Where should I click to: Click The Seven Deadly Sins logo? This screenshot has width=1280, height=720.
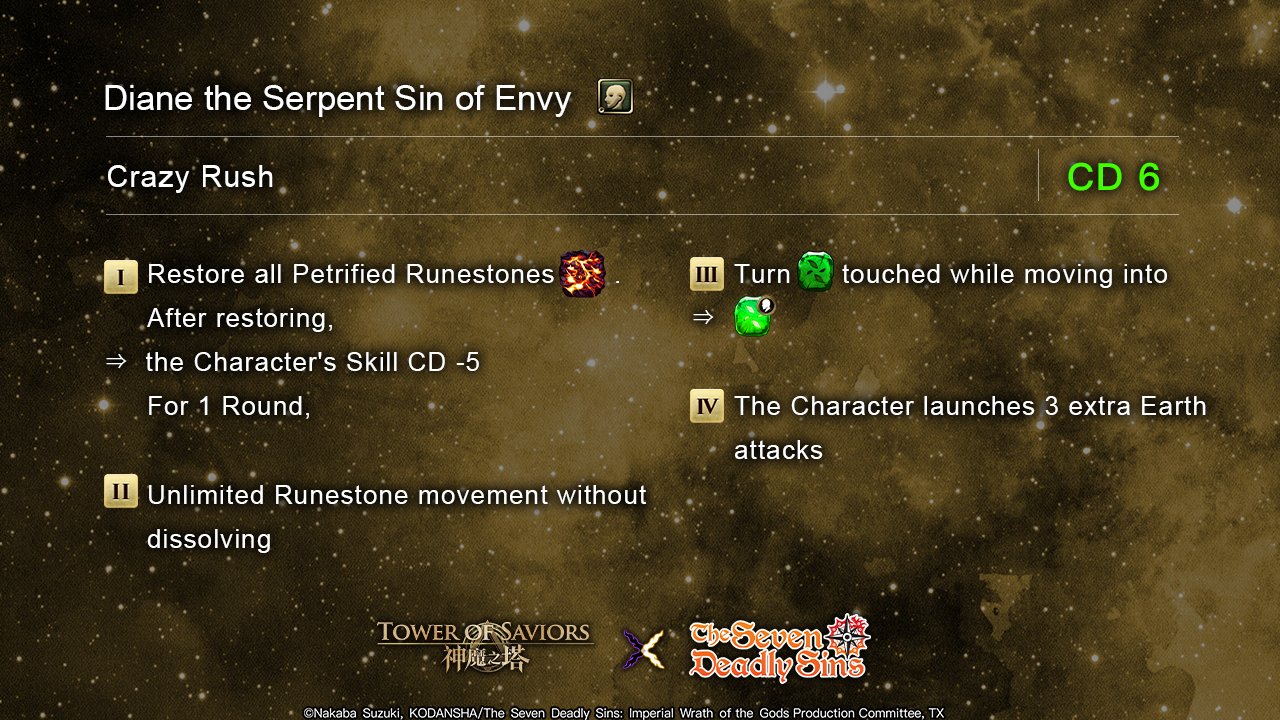780,648
